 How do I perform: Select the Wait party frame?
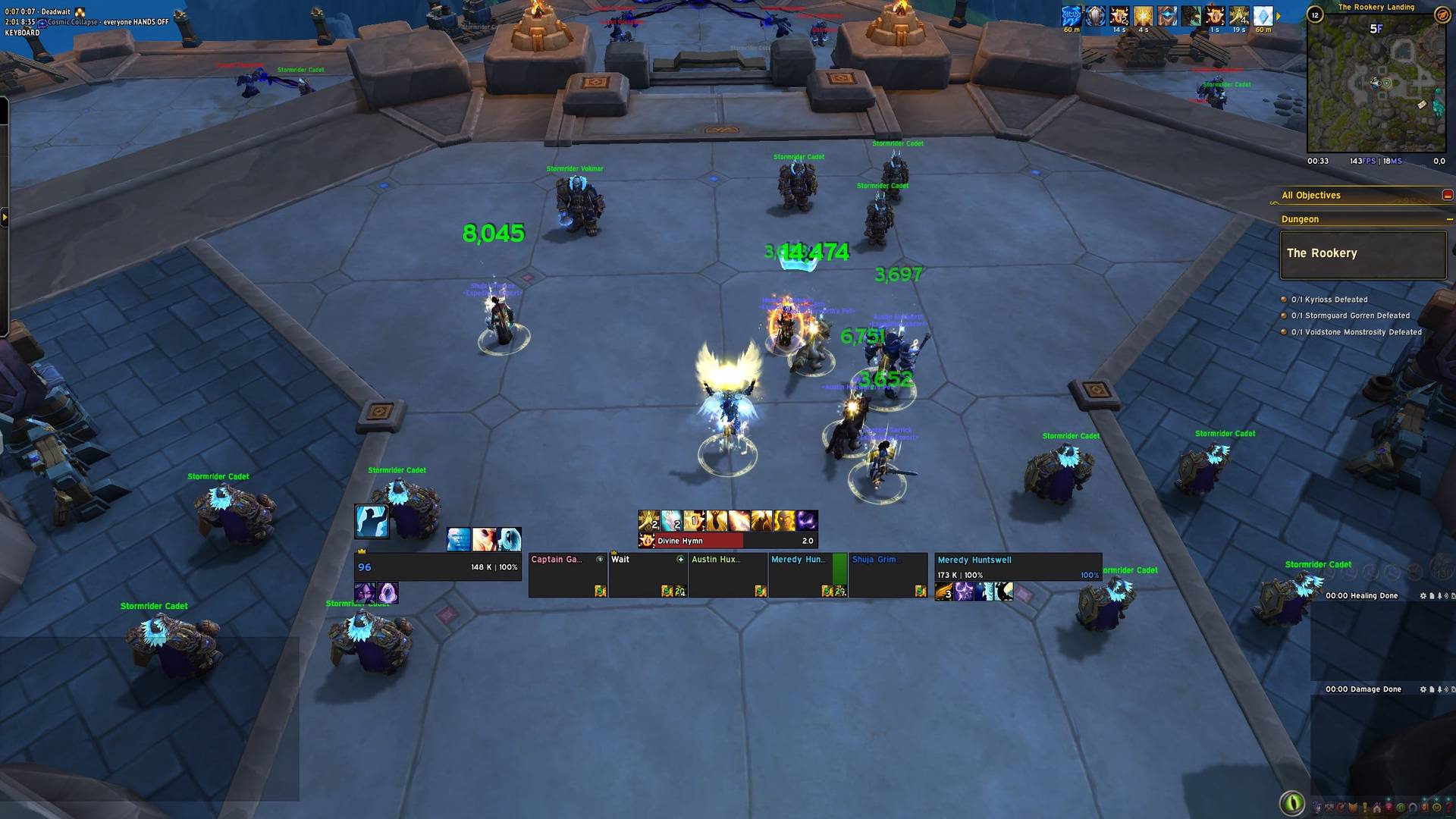[648, 575]
